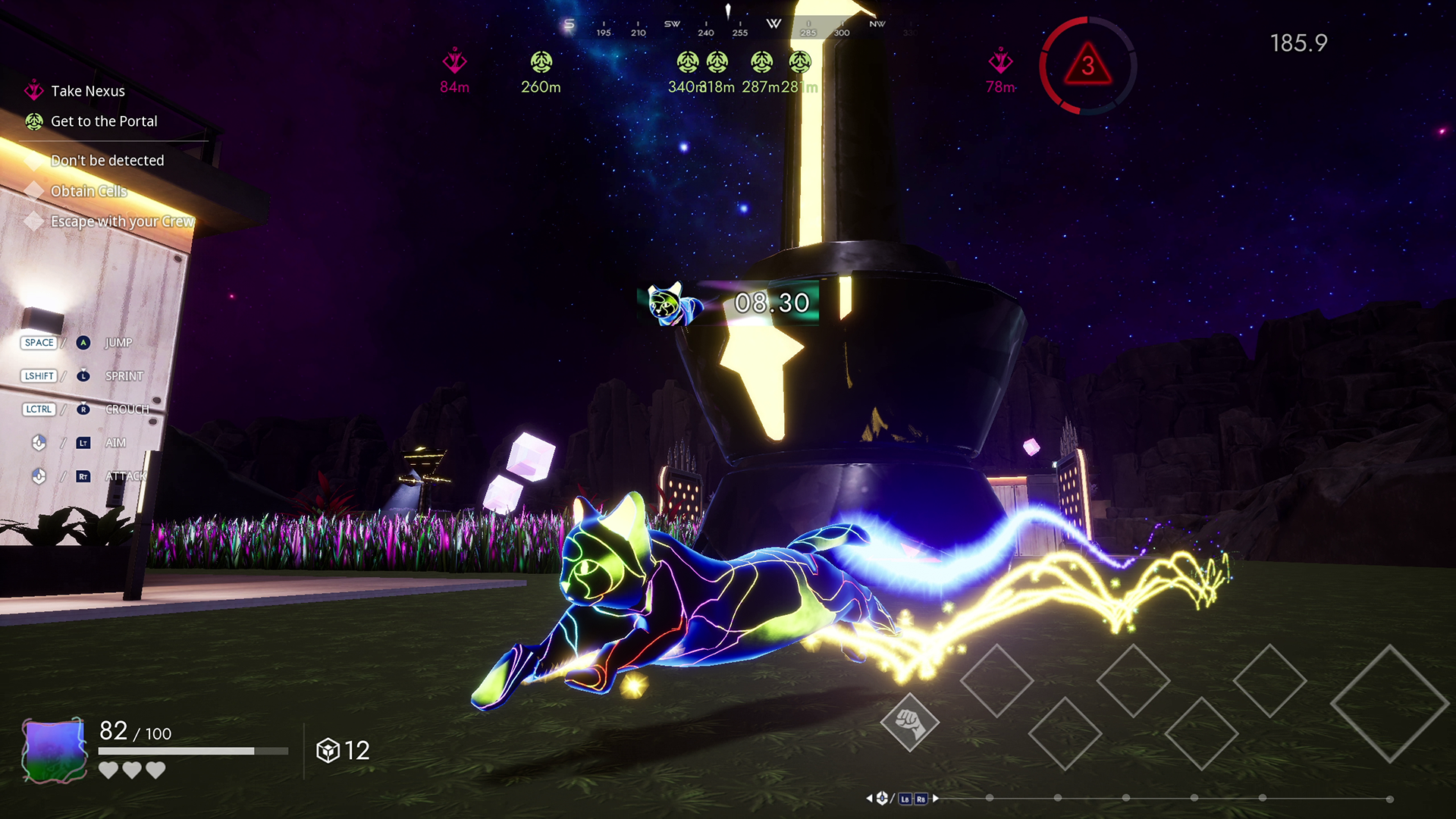Image resolution: width=1456 pixels, height=819 pixels.
Task: Click the red alert level 3 indicator
Action: point(1087,66)
